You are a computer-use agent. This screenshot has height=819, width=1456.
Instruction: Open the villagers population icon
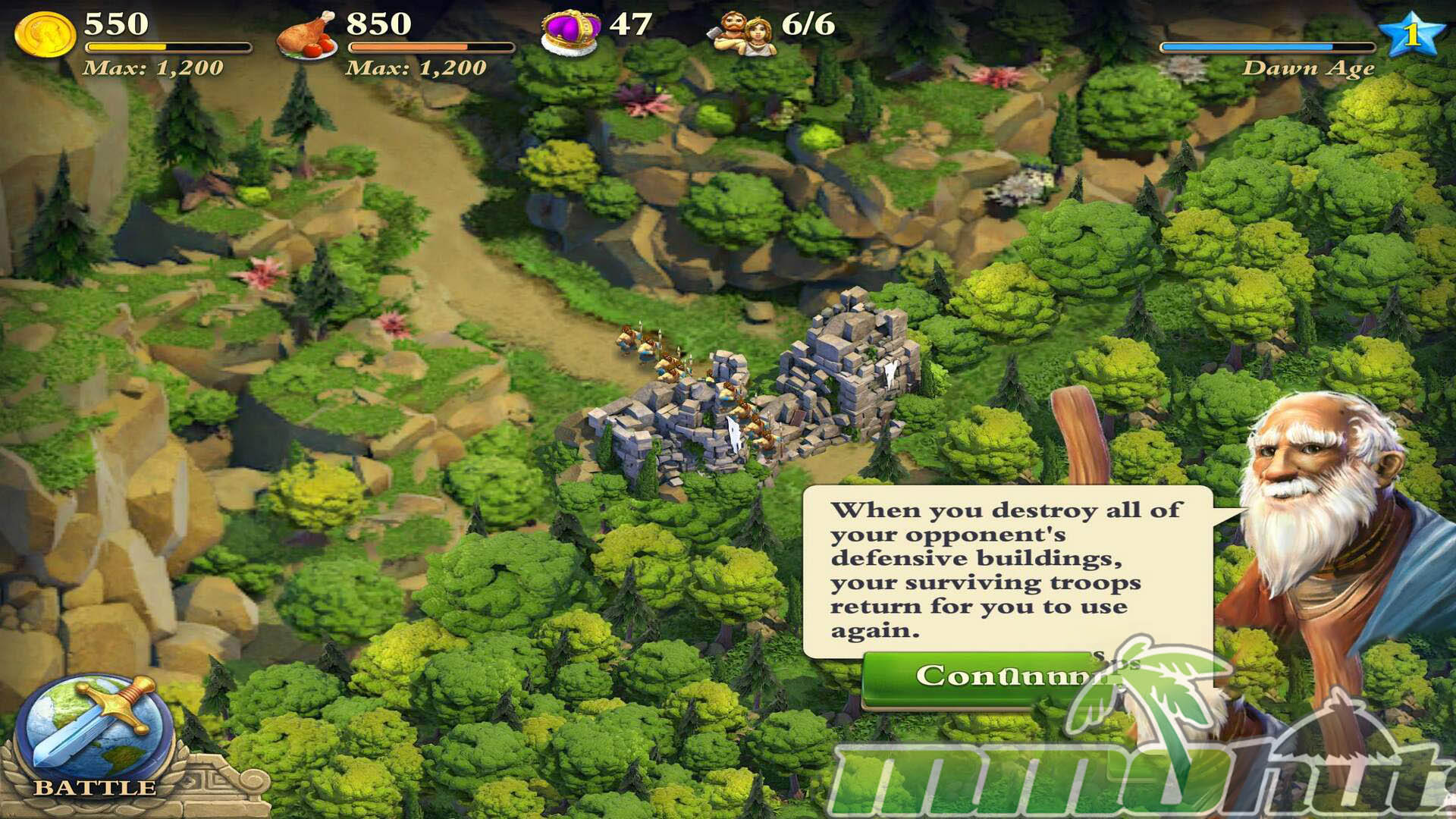point(741,33)
